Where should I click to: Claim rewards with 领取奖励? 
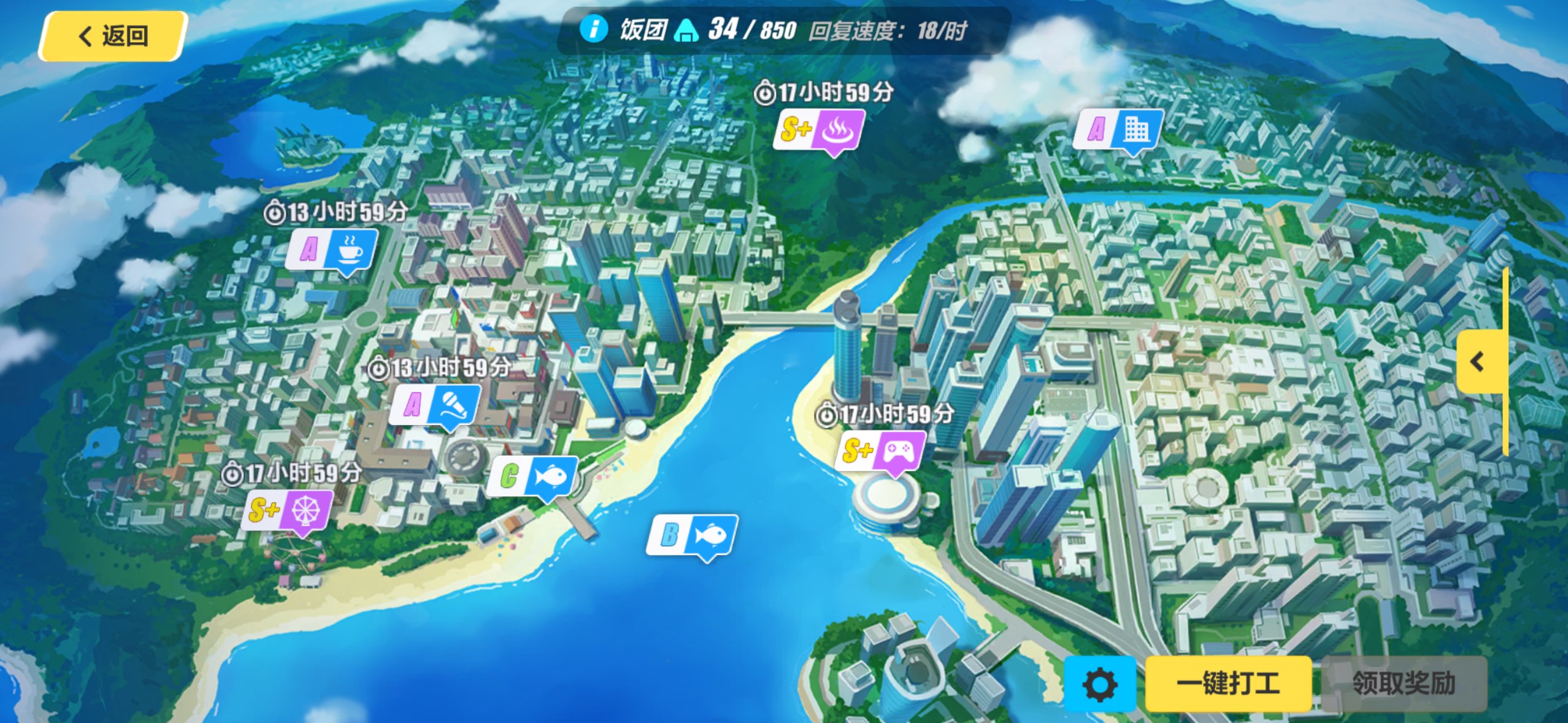pyautogui.click(x=1404, y=684)
